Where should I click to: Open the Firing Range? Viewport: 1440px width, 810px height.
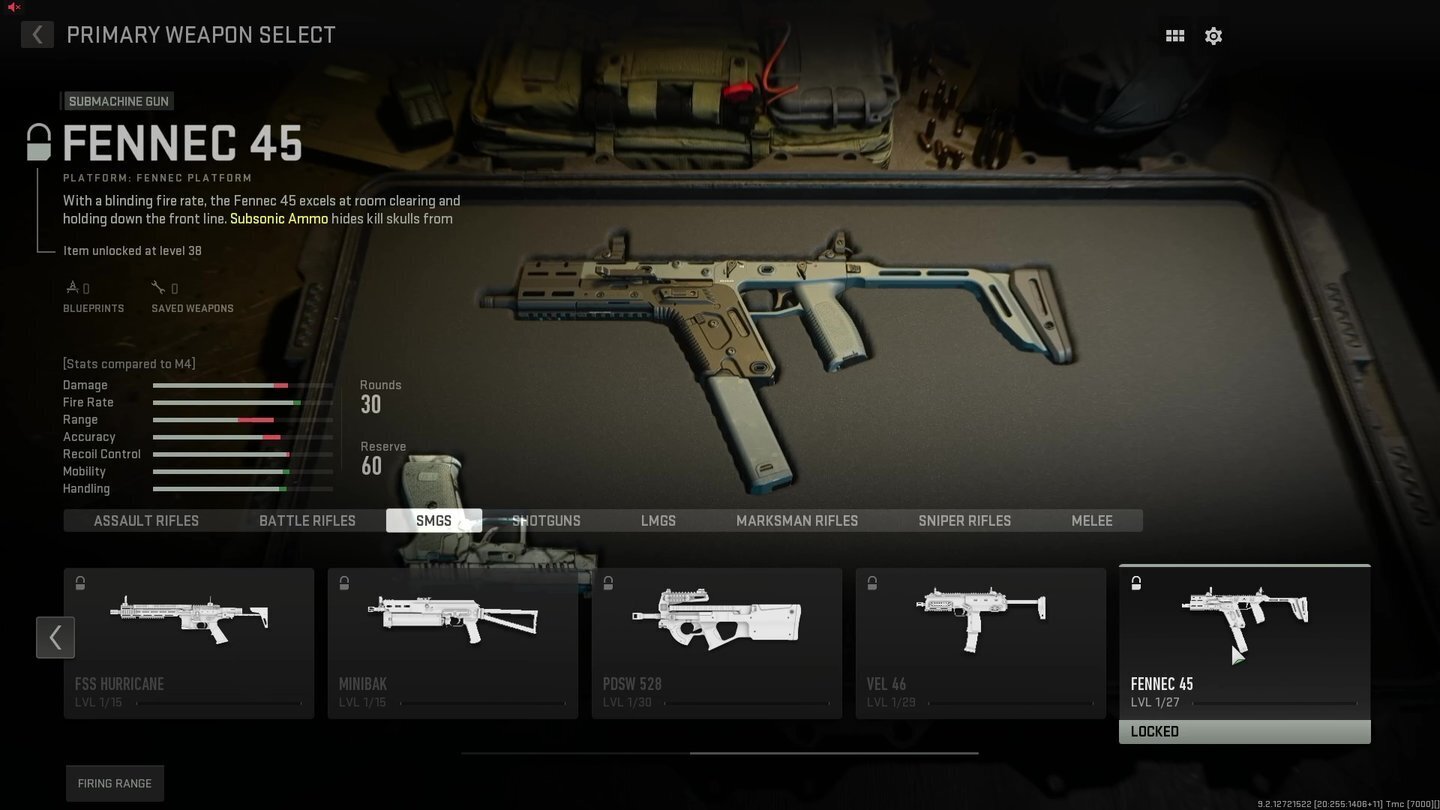pos(114,783)
